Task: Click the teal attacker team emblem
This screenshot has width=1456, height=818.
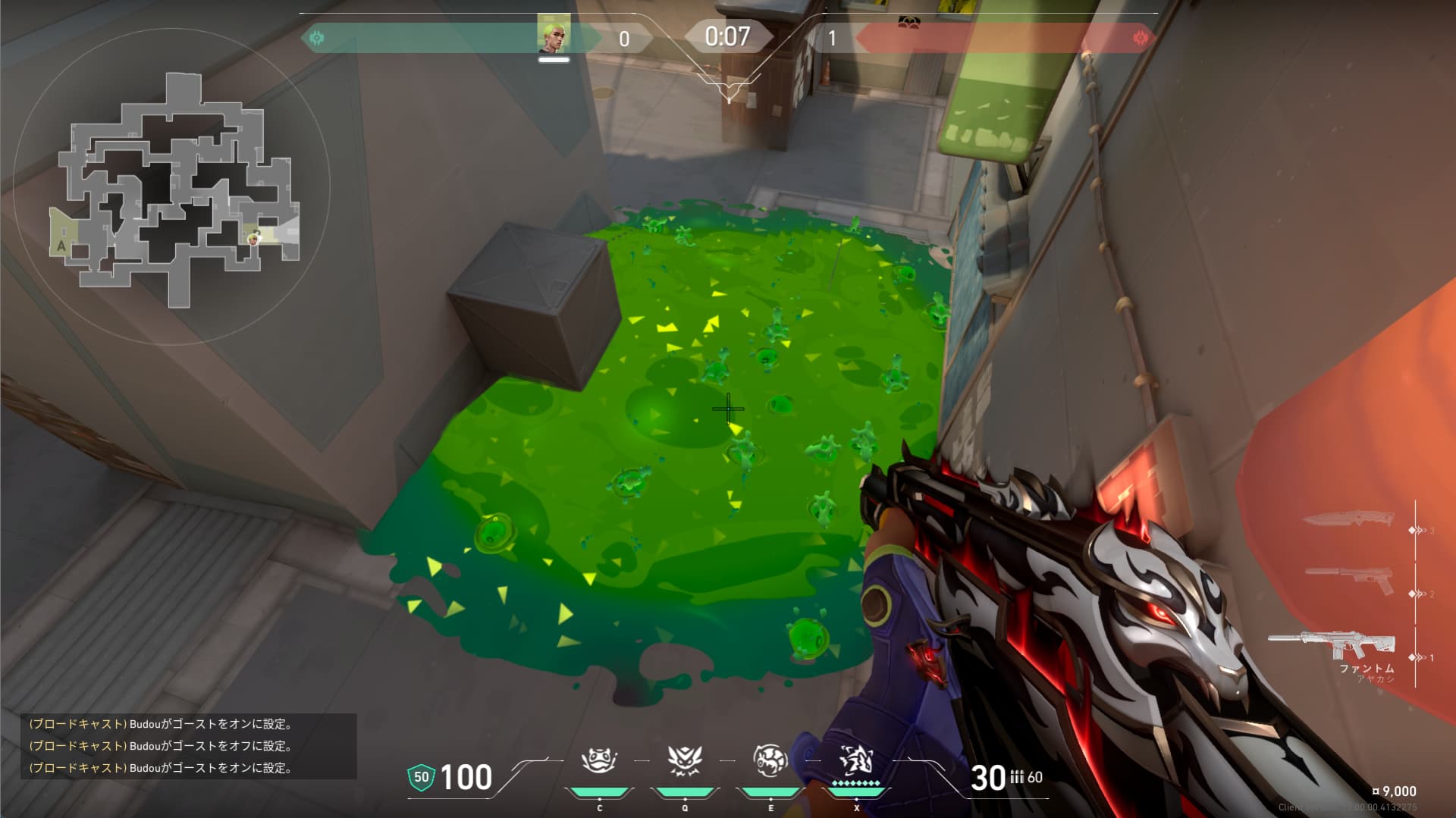Action: point(317,37)
